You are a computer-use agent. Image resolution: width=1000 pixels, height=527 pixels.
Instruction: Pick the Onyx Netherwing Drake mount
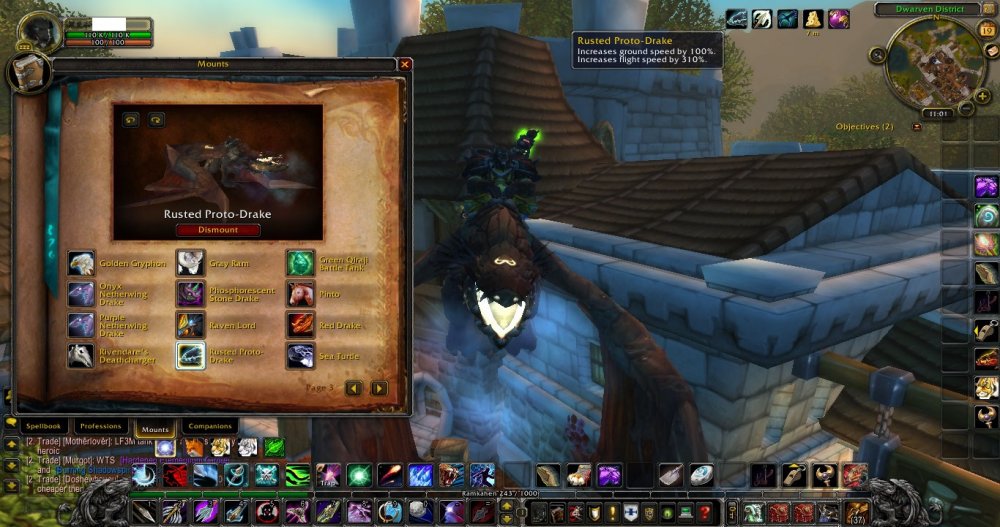pos(81,294)
